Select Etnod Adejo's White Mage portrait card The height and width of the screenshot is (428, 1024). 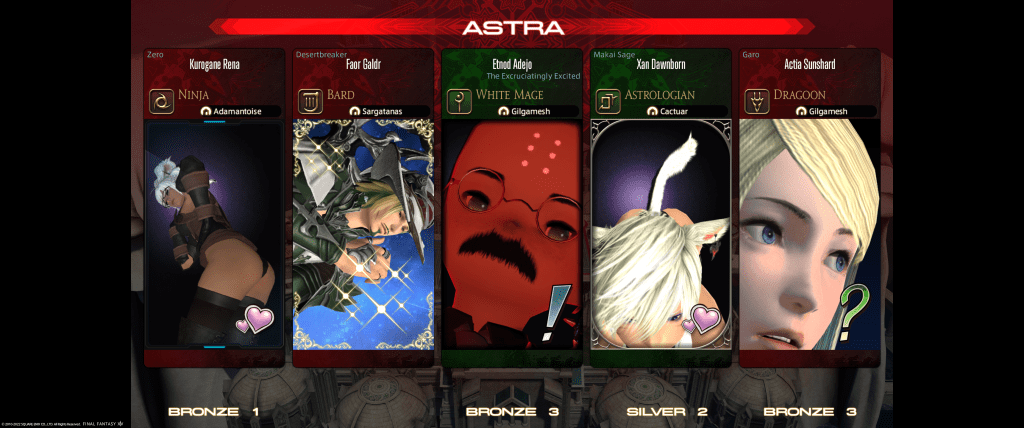coord(512,235)
